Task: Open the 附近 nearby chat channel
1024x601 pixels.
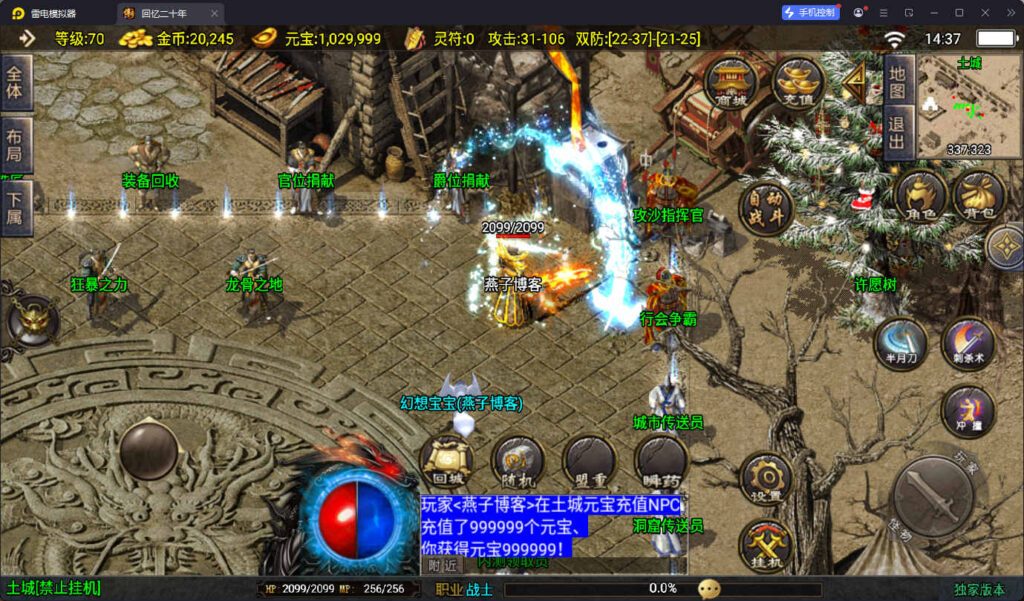Action: coord(443,565)
